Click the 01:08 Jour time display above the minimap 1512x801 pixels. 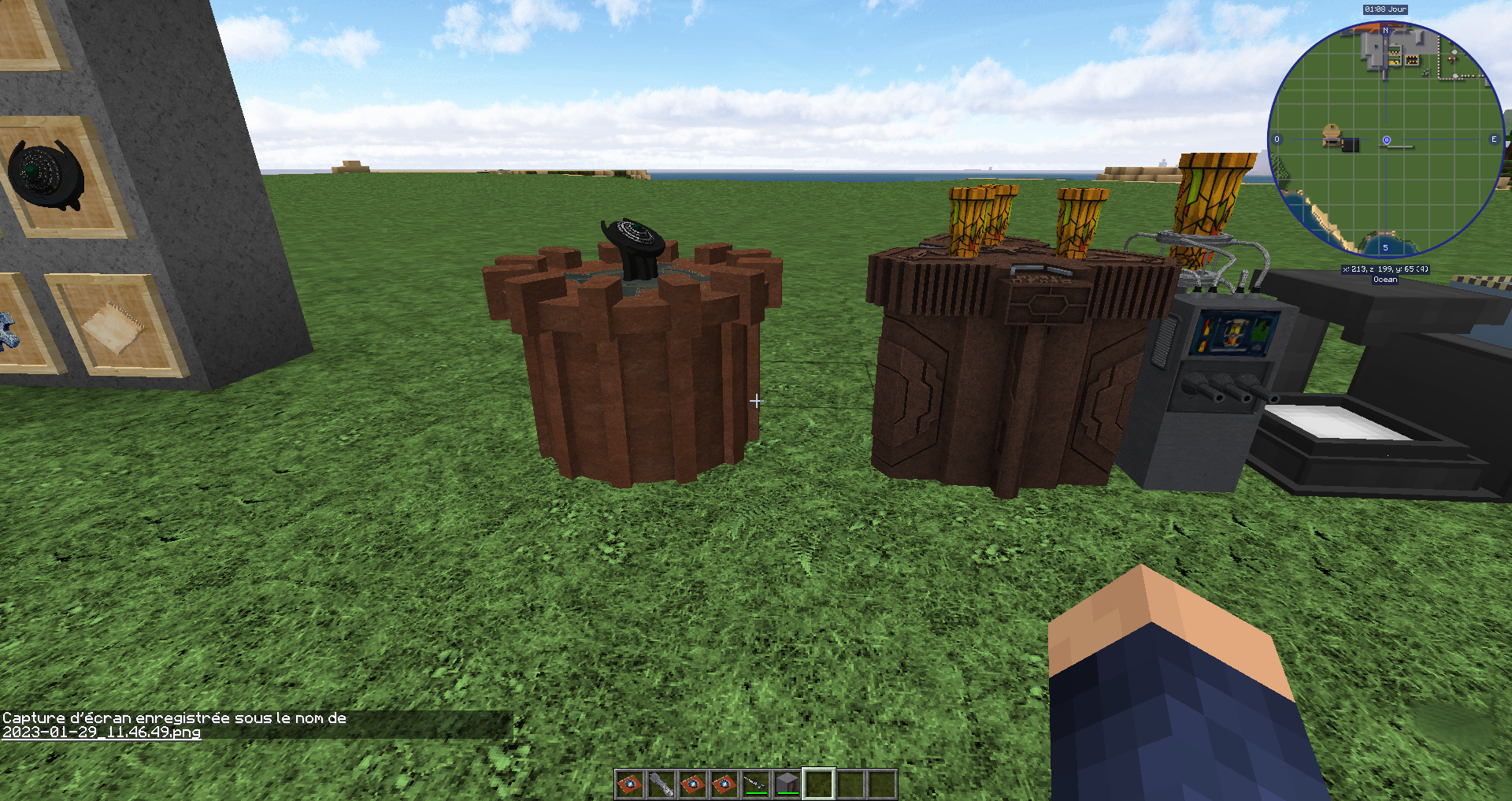click(x=1384, y=9)
